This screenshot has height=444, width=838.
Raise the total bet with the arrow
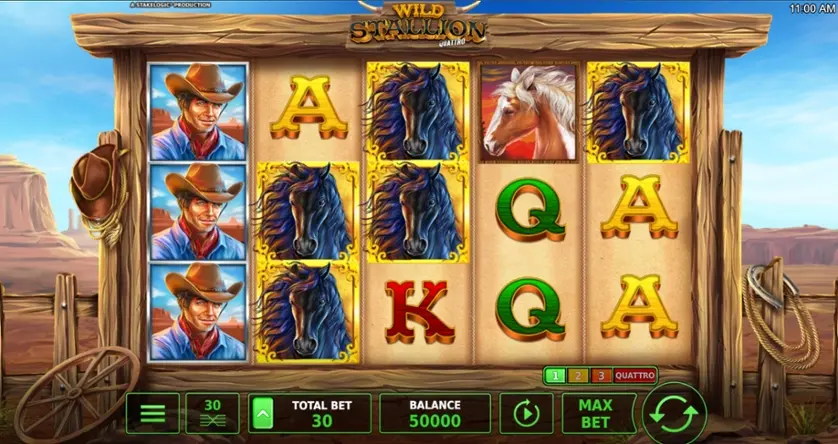[x=264, y=413]
